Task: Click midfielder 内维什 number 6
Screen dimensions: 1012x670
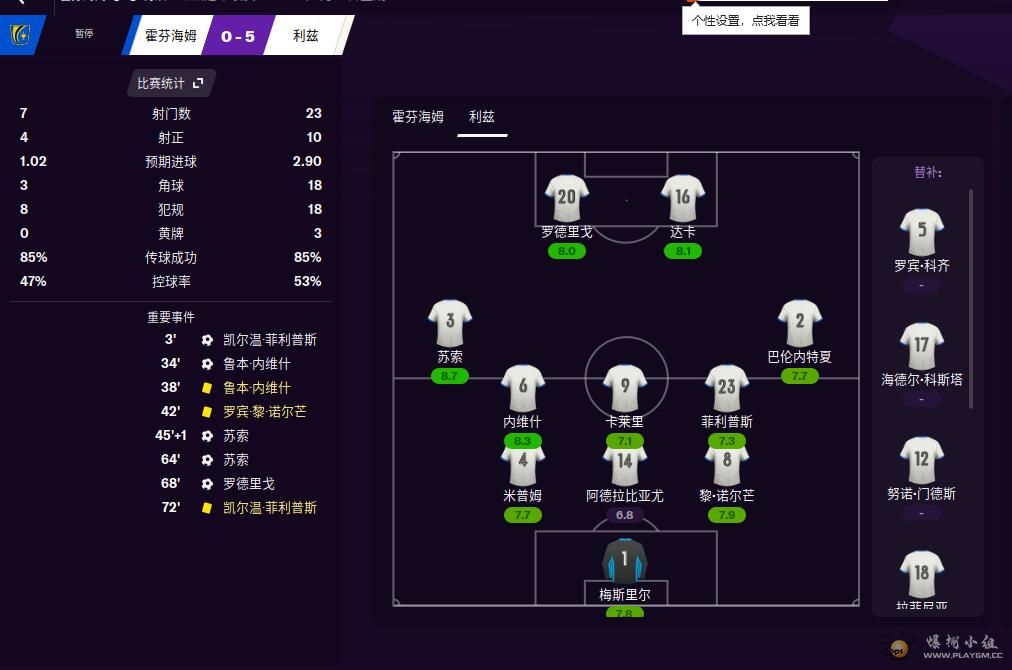Action: click(522, 388)
